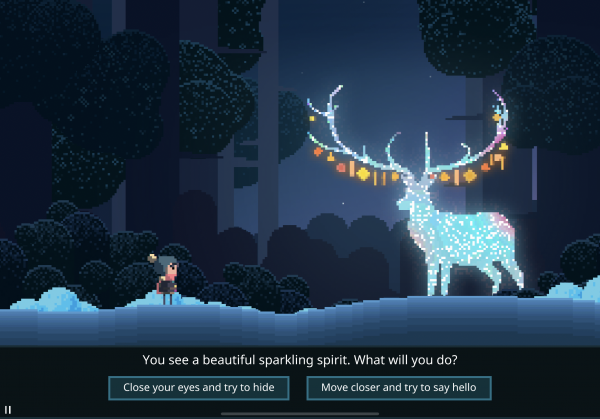600x419 pixels.
Task: Choose "Close your eyes and try to hide"
Action: 199,387
